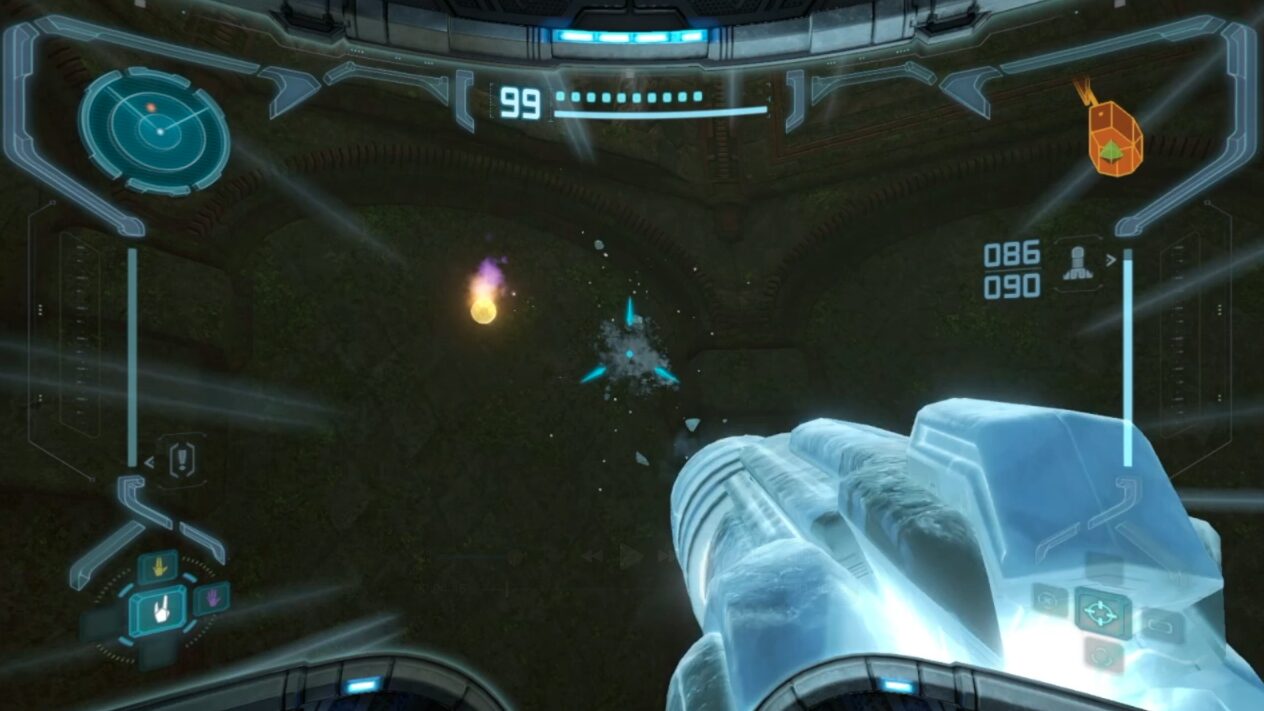Click the hazard warning exclamation icon
The image size is (1264, 711).
coord(184,460)
